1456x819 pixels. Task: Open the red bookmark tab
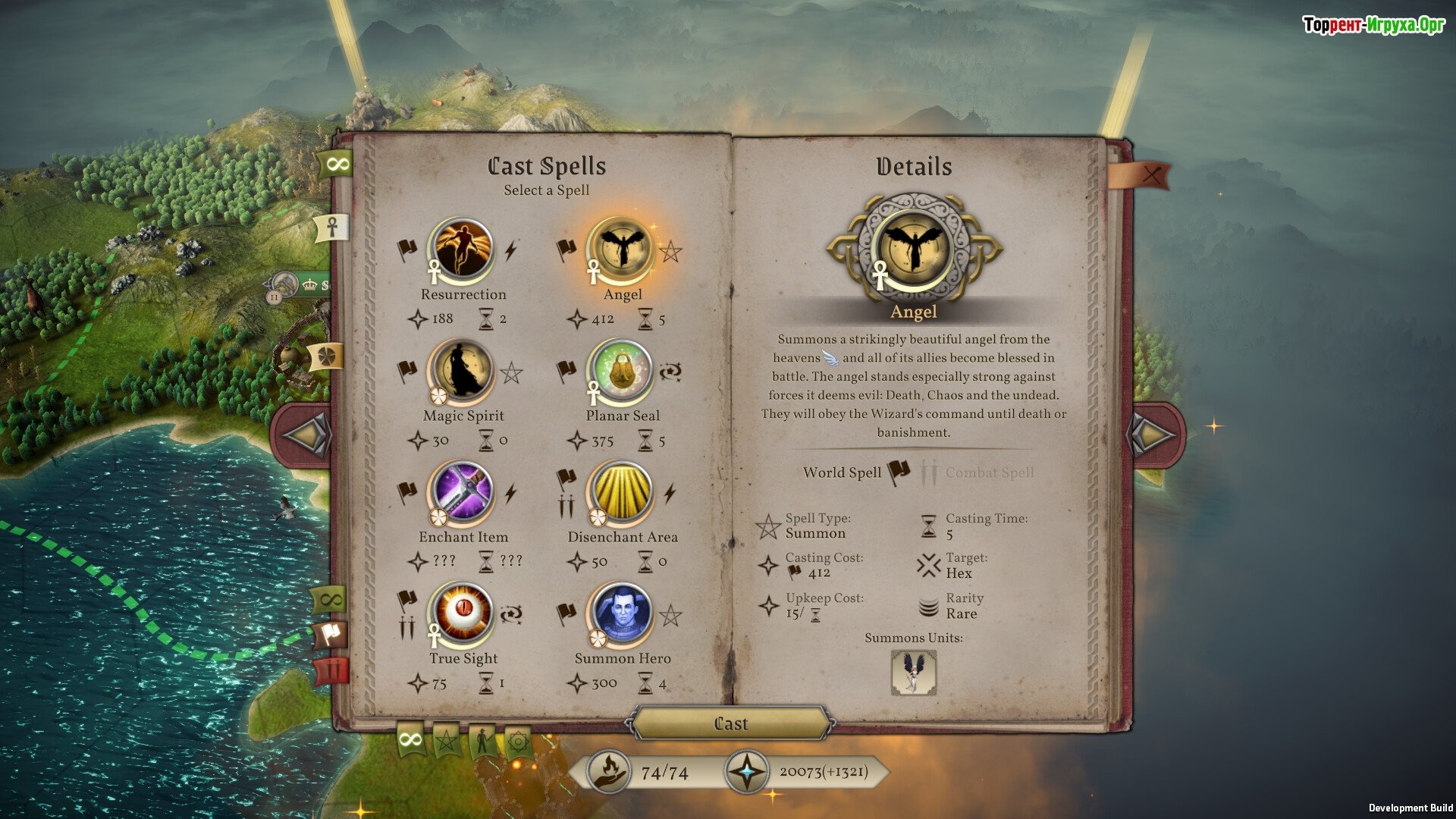(x=331, y=671)
